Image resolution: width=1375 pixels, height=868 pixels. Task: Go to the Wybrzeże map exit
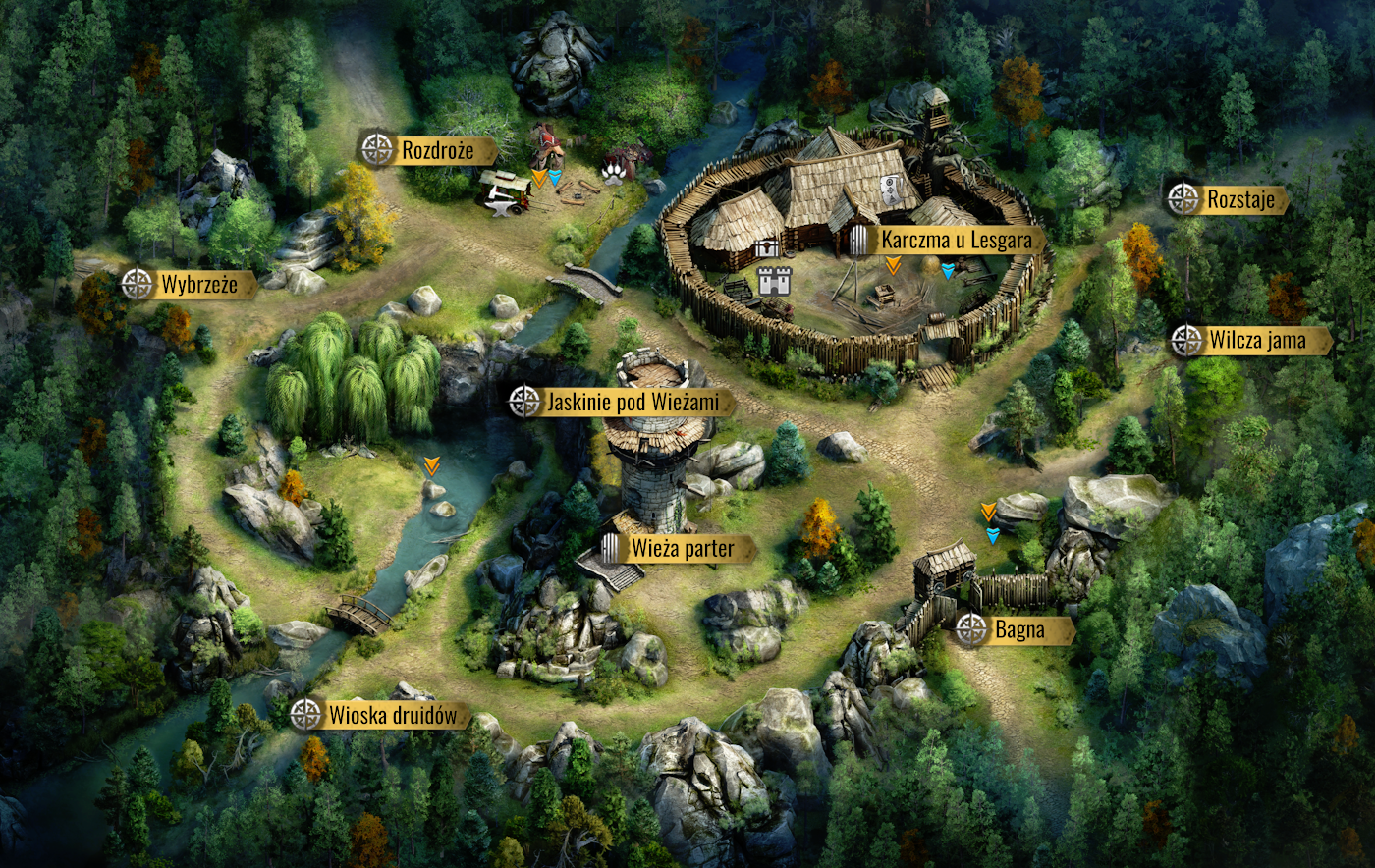point(198,285)
